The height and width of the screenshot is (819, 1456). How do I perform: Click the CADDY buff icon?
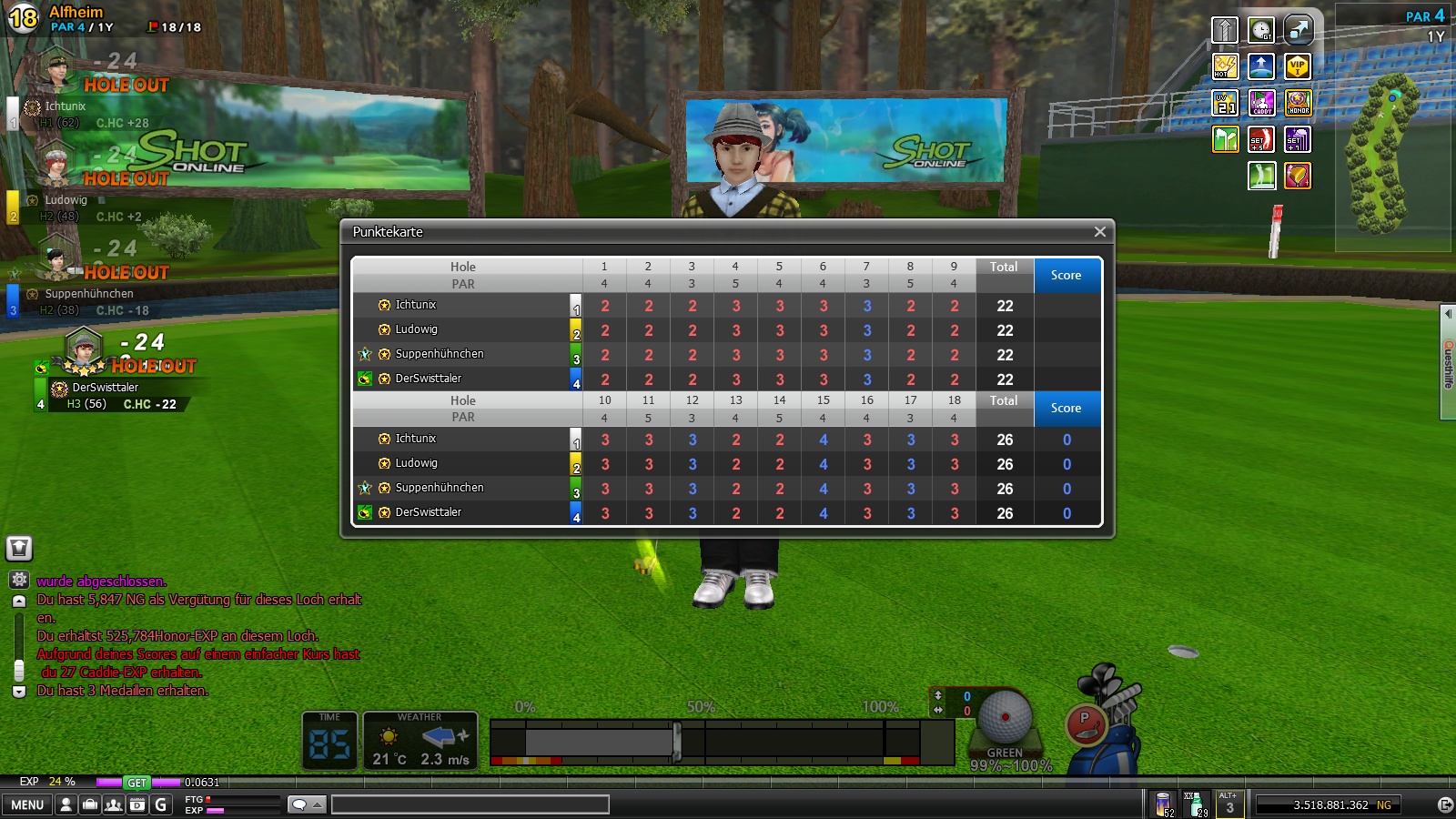1261,103
